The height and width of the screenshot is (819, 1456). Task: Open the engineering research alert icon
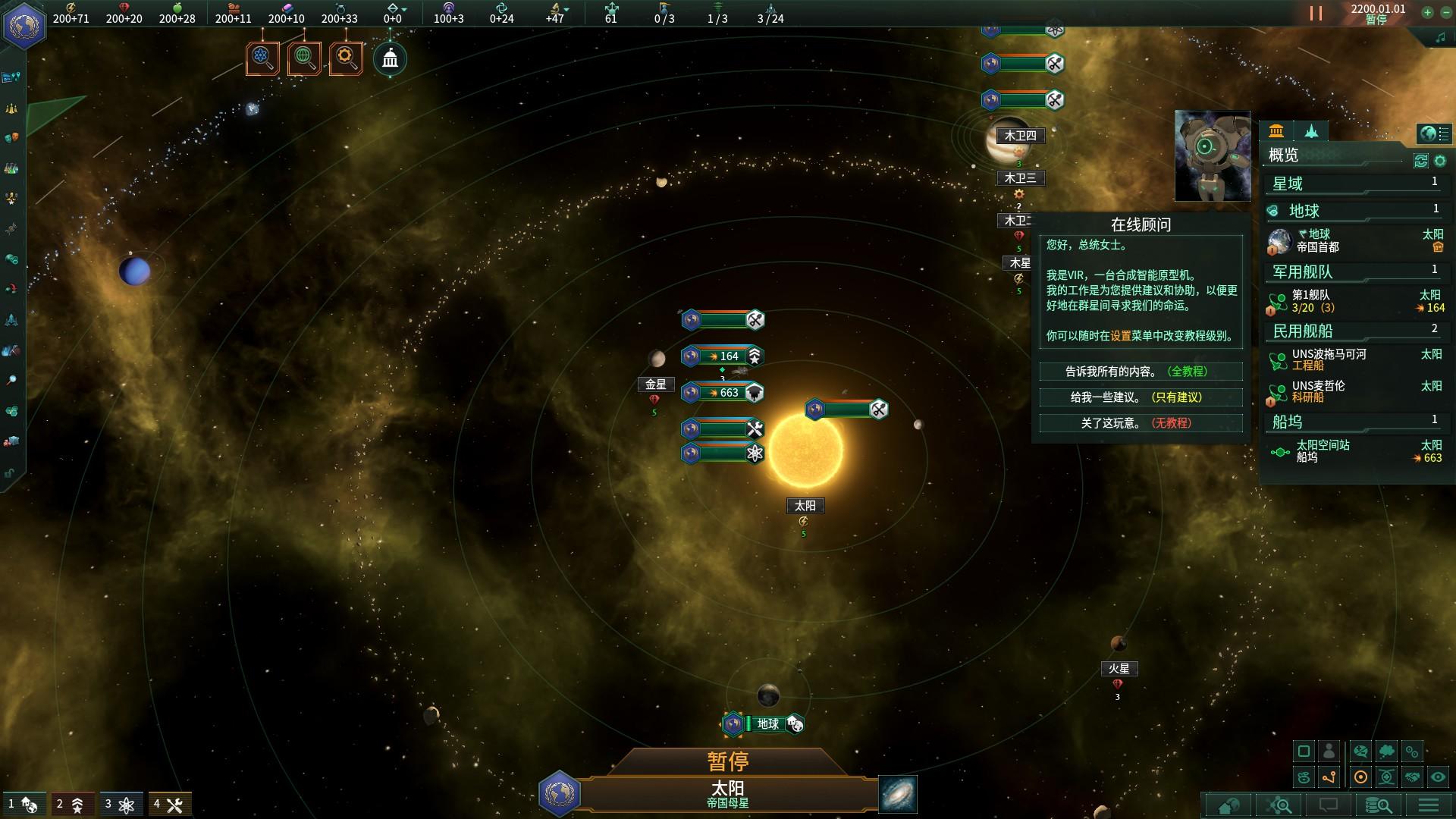pos(346,58)
